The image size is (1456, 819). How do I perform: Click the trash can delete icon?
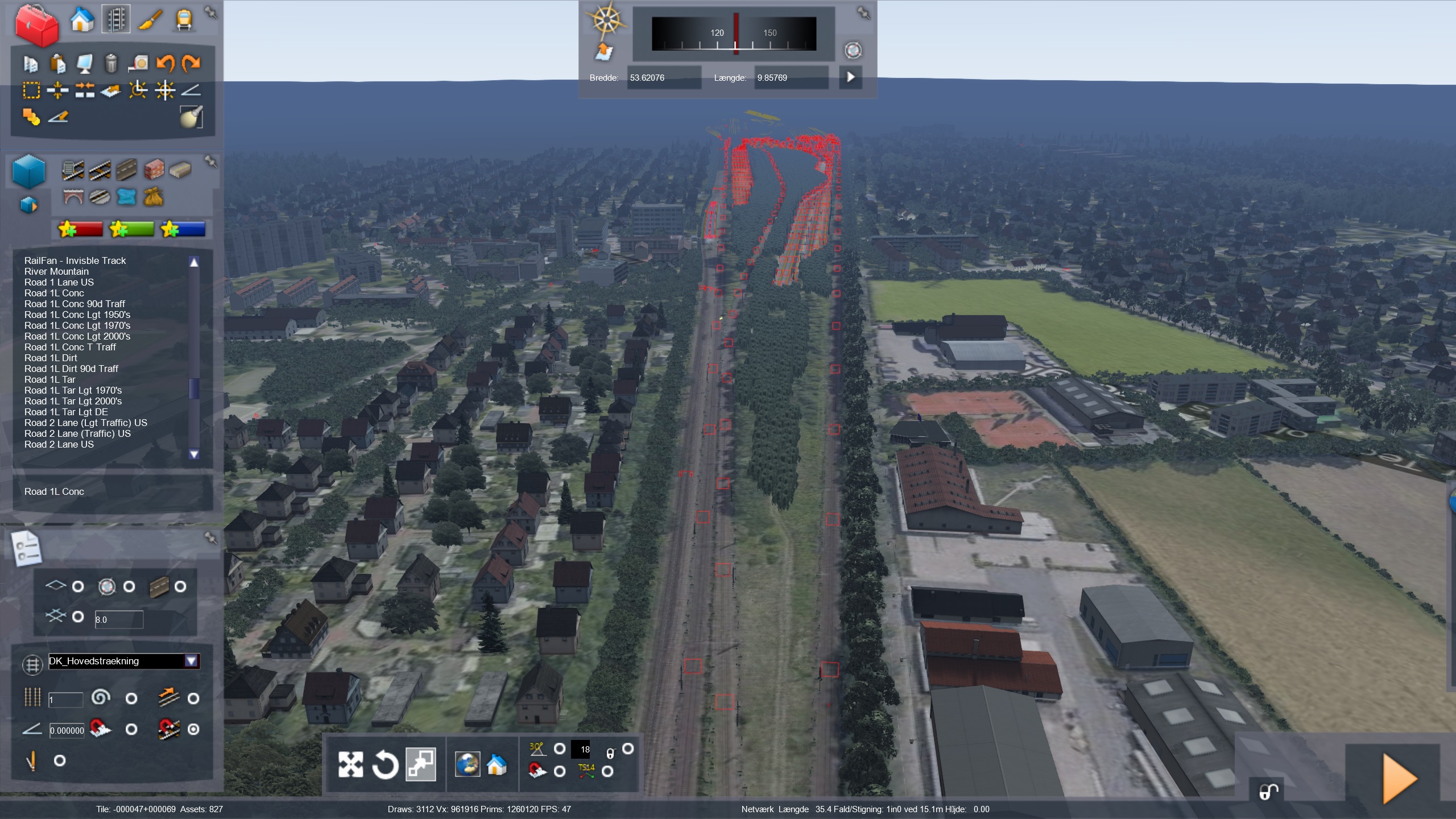[111, 63]
